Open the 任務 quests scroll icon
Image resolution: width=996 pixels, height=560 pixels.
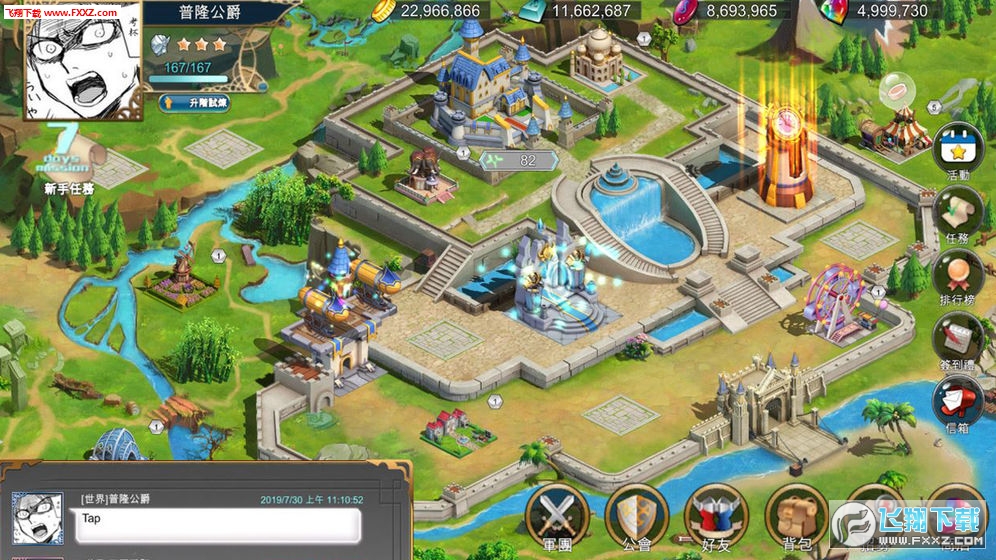(957, 212)
